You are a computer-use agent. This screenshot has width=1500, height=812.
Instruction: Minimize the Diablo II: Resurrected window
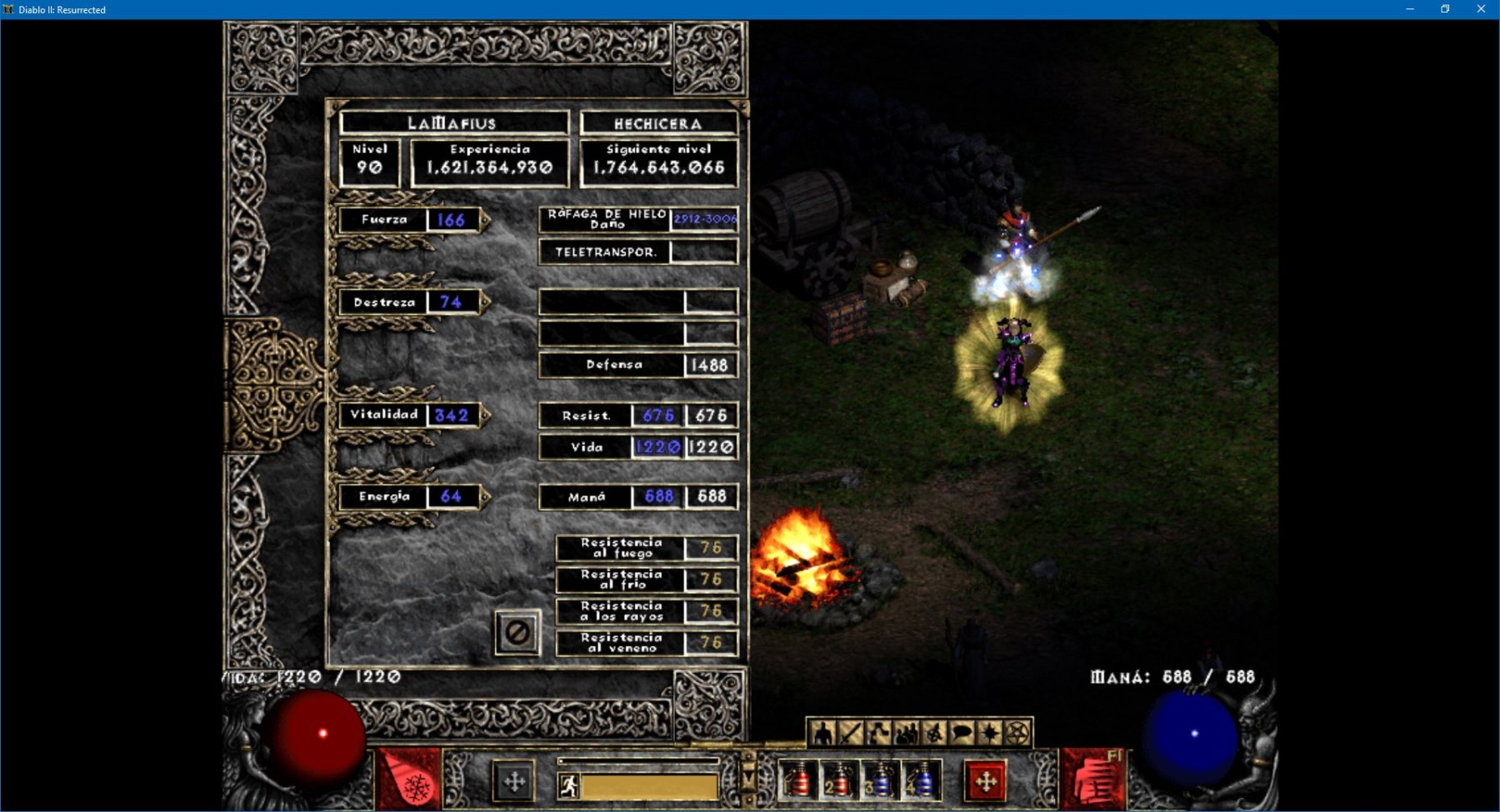[1410, 9]
